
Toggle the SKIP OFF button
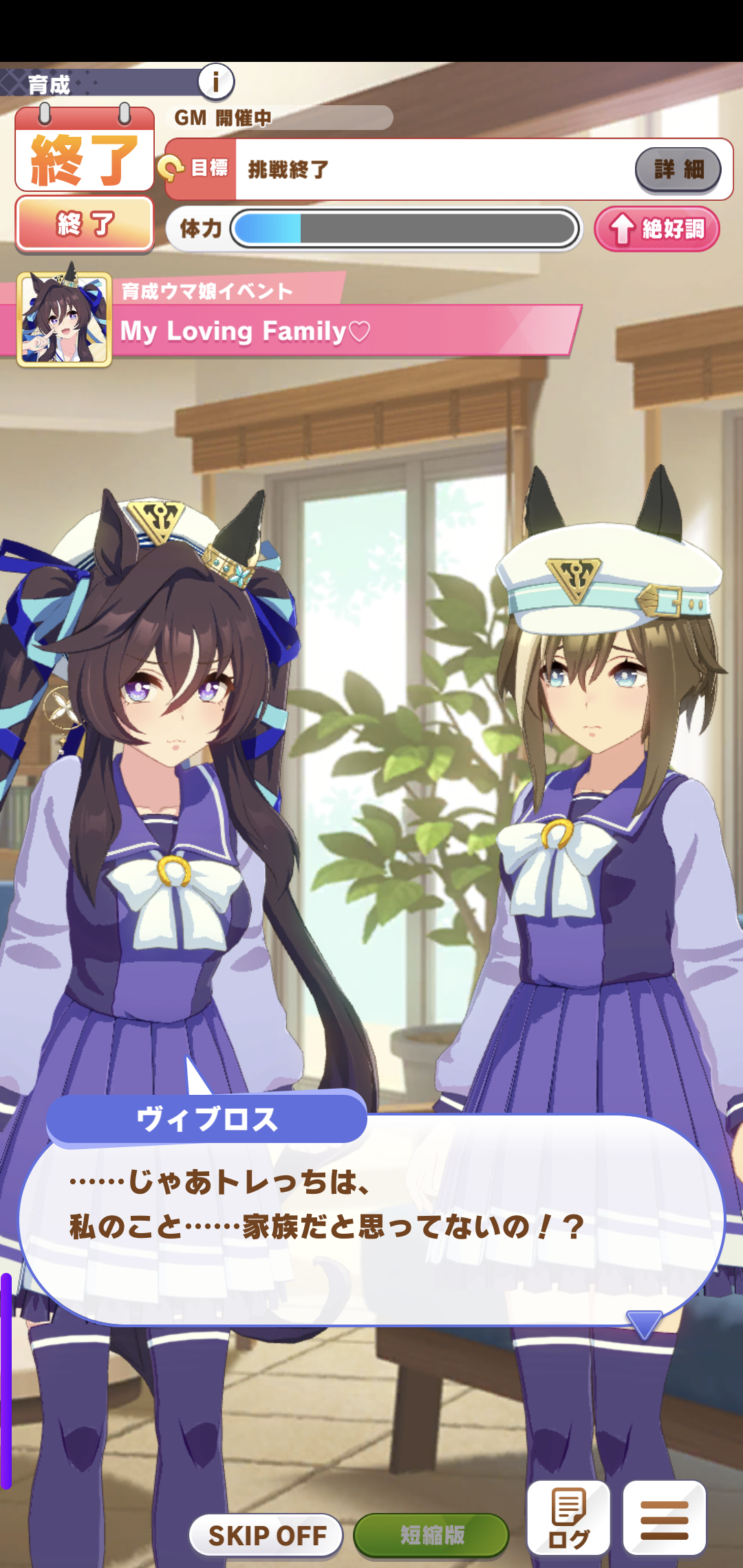(266, 1534)
